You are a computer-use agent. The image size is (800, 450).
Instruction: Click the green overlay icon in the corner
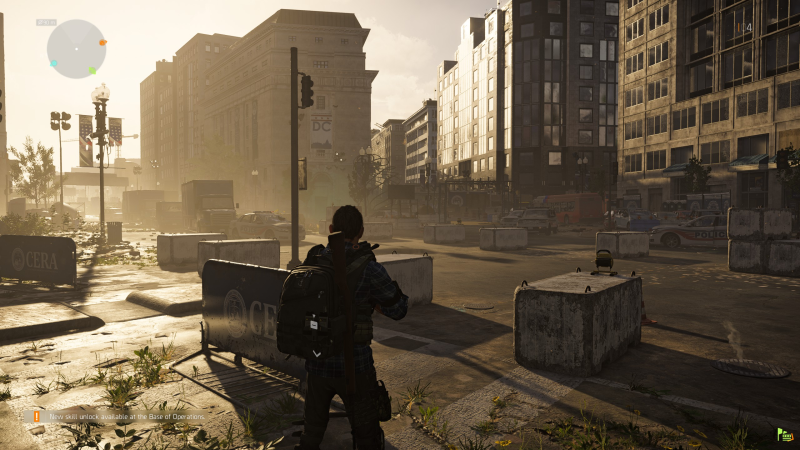coord(785,435)
